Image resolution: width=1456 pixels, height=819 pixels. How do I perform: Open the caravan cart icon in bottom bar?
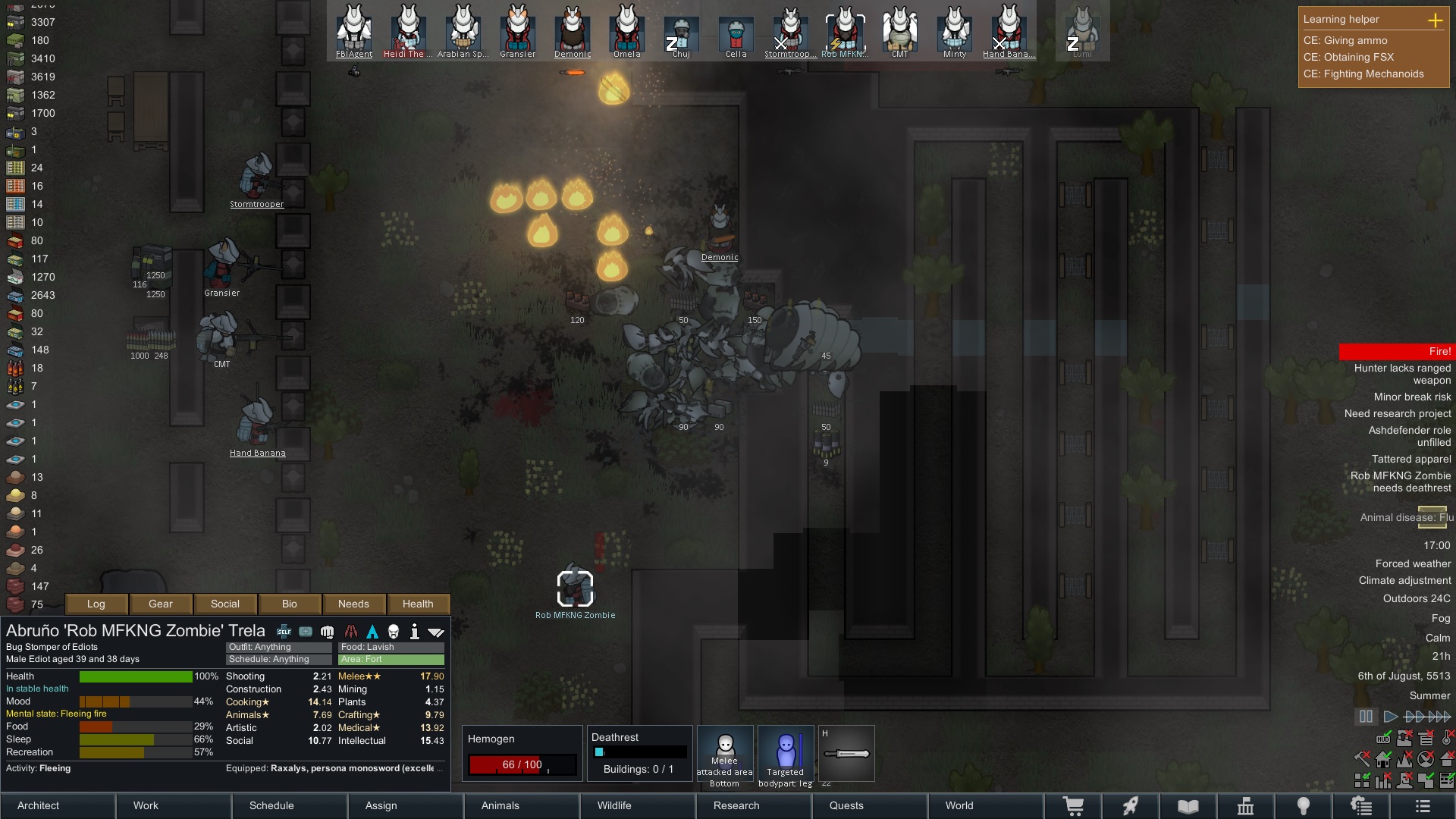(x=1075, y=805)
